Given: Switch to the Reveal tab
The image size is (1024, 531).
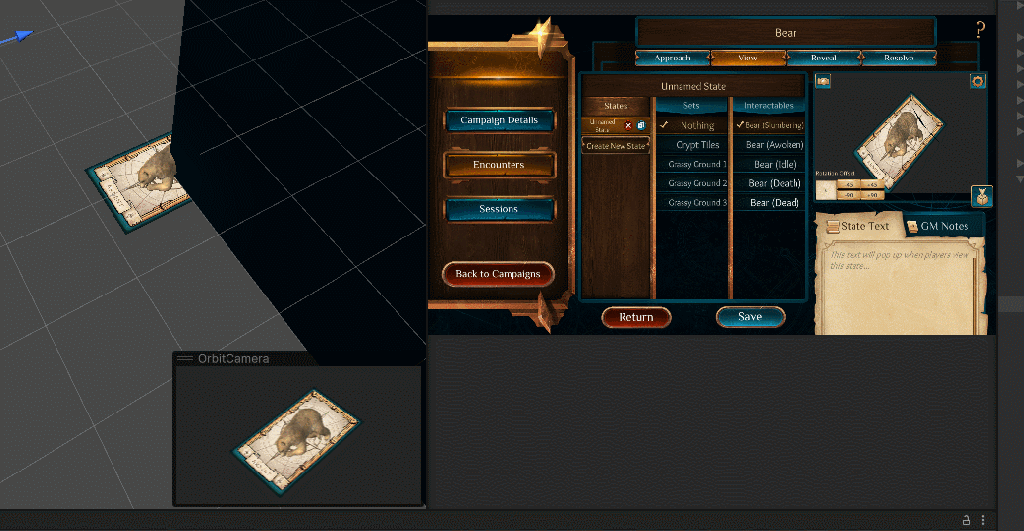Looking at the screenshot, I should 822,58.
